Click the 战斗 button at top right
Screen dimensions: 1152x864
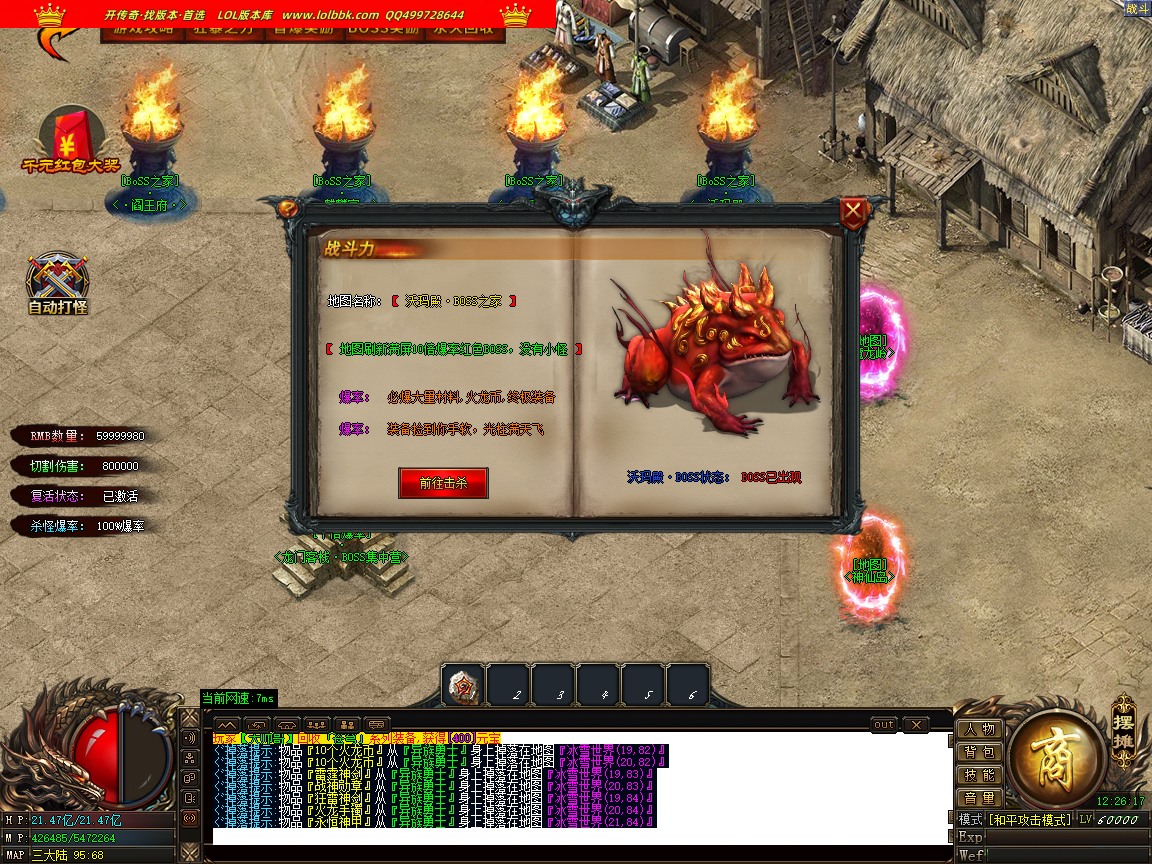1136,8
